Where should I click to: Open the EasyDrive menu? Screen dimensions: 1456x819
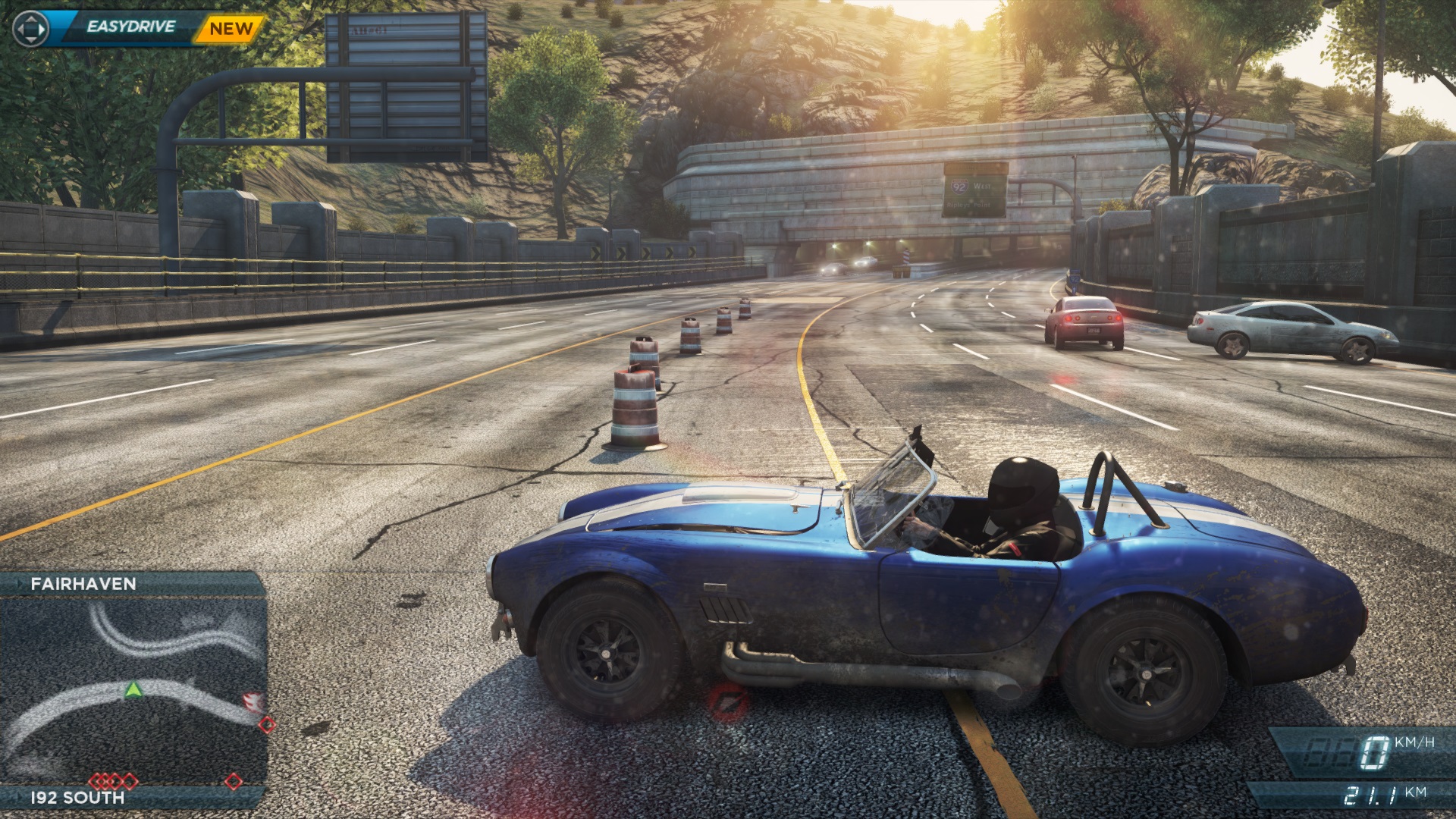(130, 27)
